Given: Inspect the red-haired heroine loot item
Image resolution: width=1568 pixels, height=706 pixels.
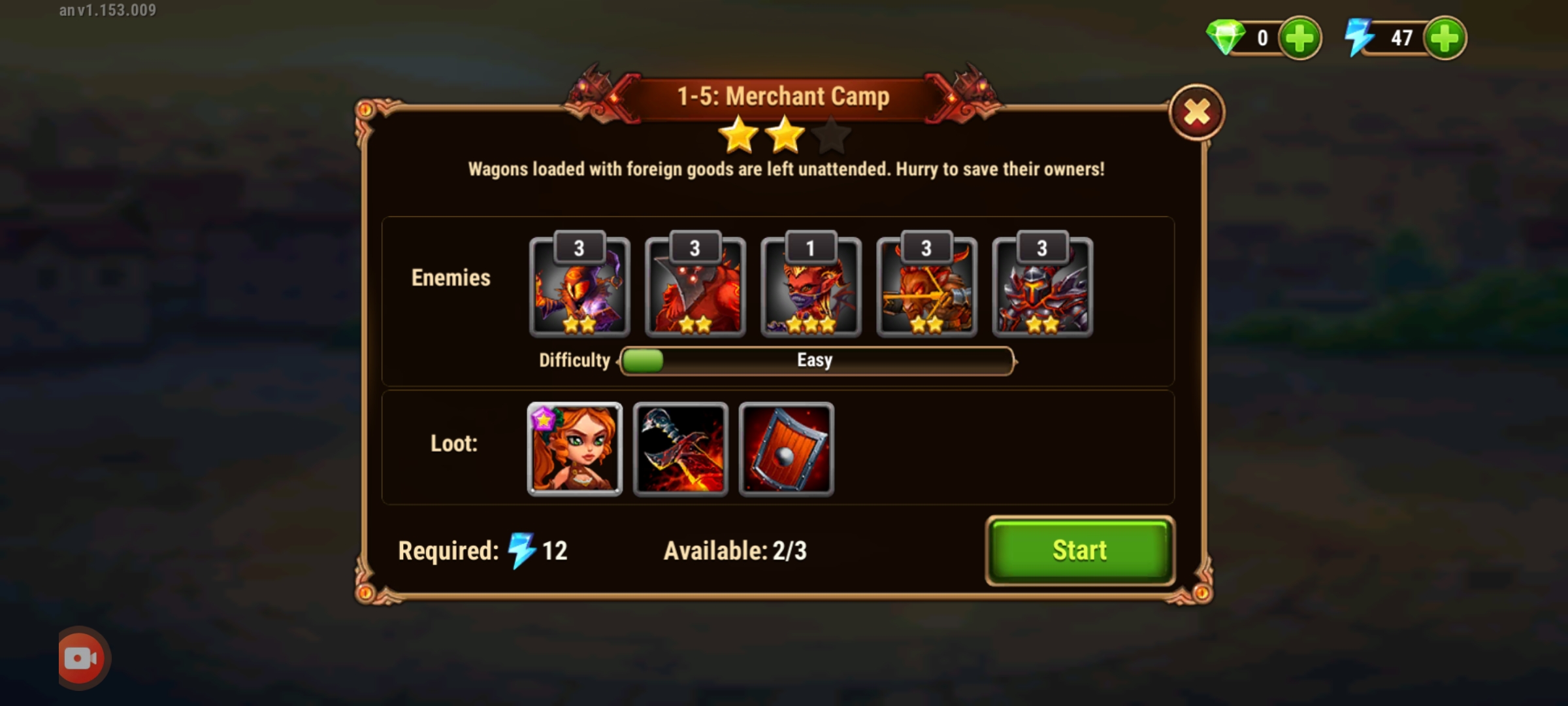Looking at the screenshot, I should point(574,448).
